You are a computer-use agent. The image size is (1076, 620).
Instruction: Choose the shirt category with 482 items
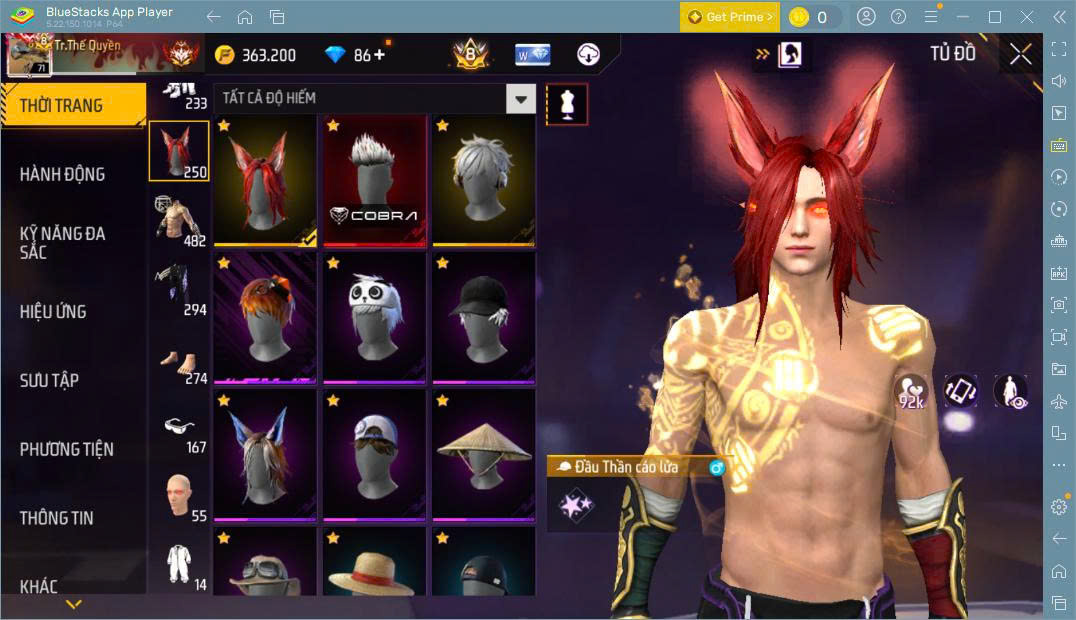(179, 221)
